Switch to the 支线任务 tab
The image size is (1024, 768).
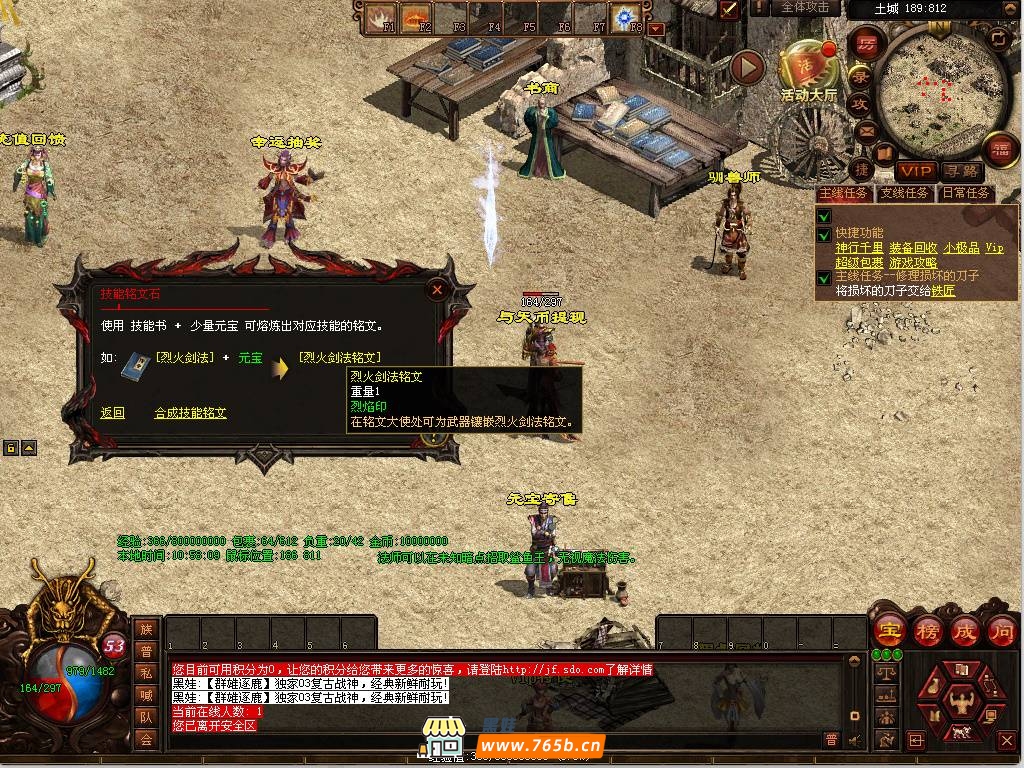905,193
